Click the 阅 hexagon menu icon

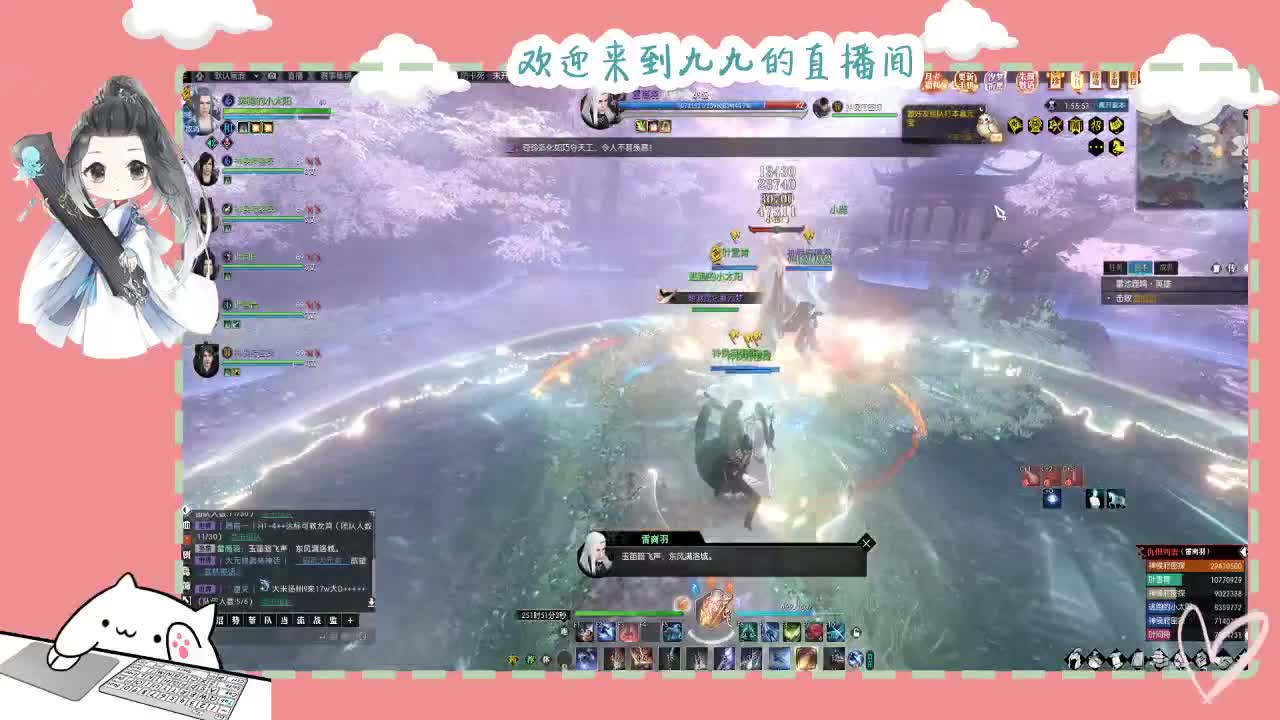(1074, 125)
